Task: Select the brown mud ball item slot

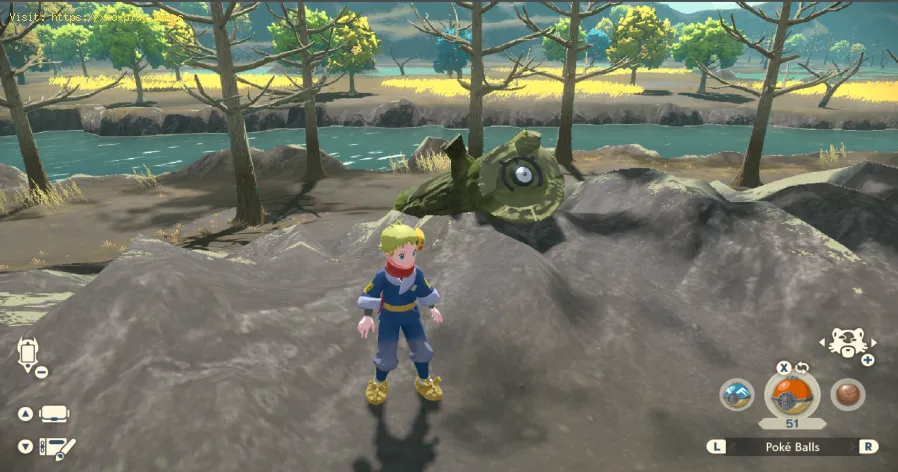Action: point(848,394)
